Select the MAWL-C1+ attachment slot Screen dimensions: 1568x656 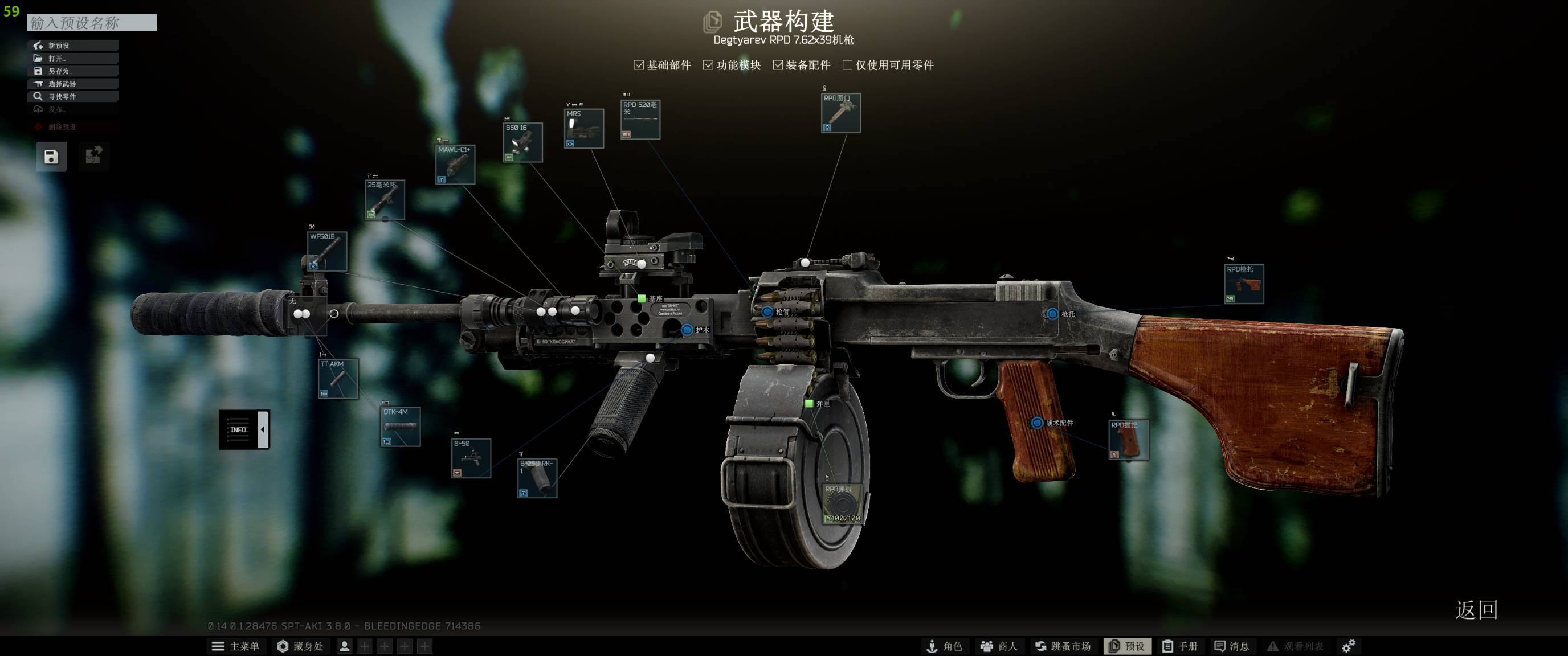point(455,165)
